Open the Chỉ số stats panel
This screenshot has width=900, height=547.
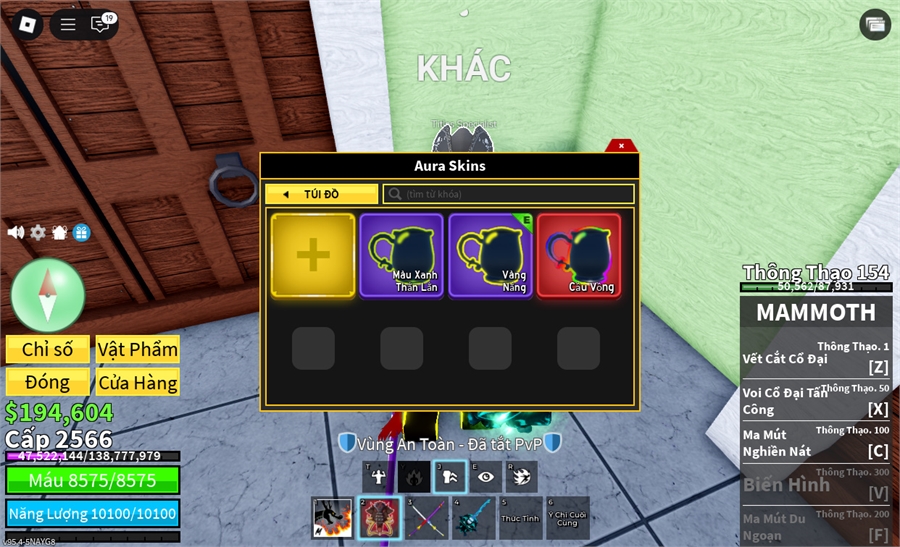(48, 349)
